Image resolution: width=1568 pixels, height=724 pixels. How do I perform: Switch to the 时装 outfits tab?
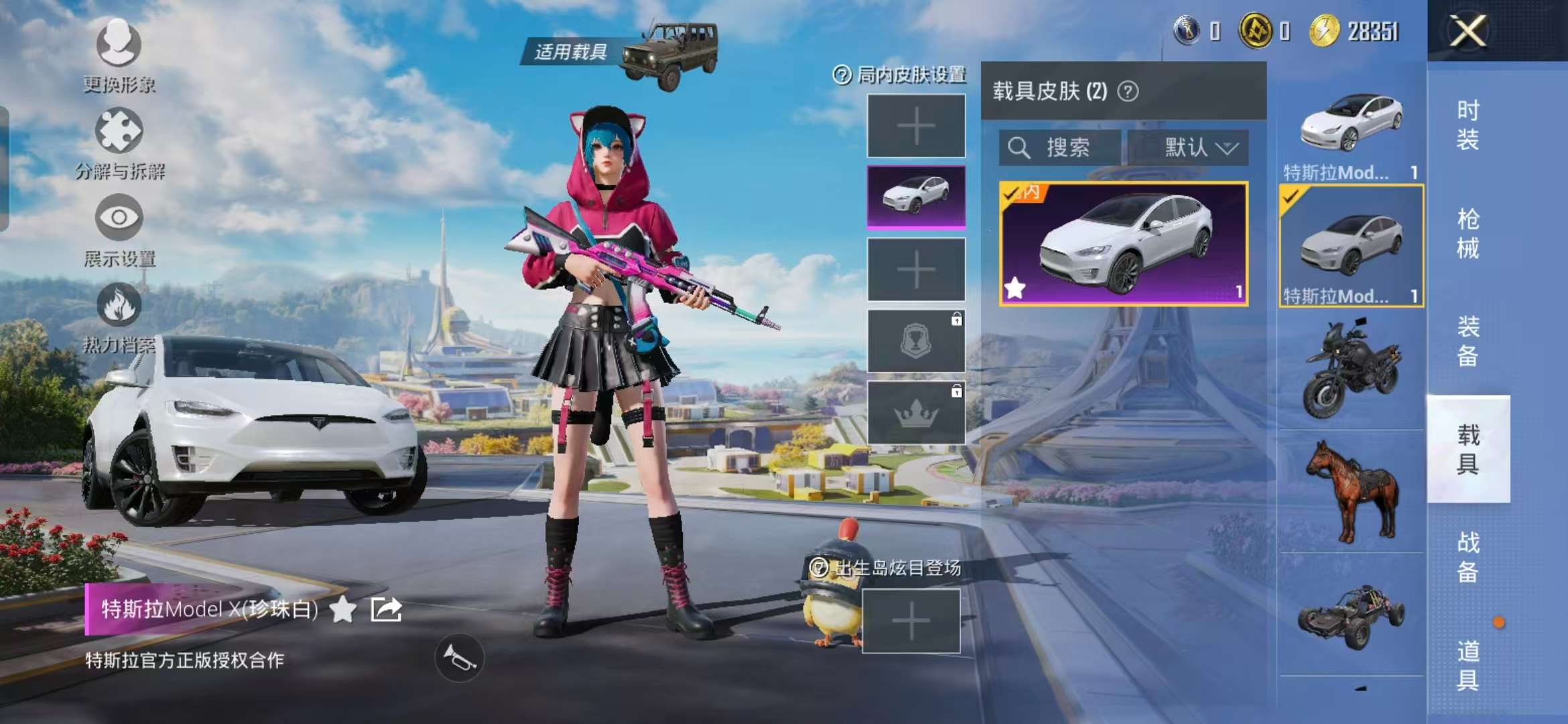pyautogui.click(x=1467, y=125)
